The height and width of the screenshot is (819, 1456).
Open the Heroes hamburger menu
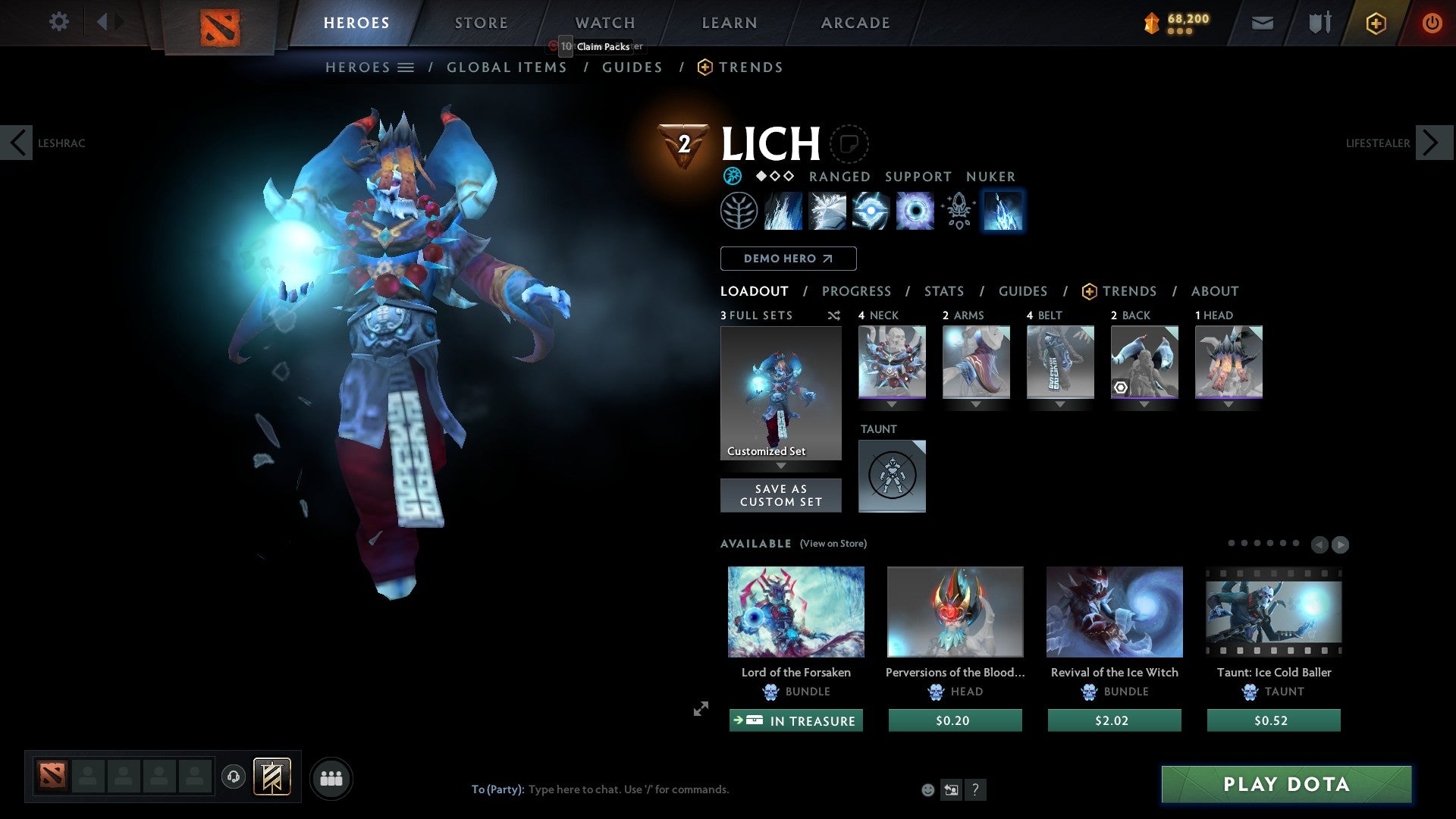(x=407, y=67)
